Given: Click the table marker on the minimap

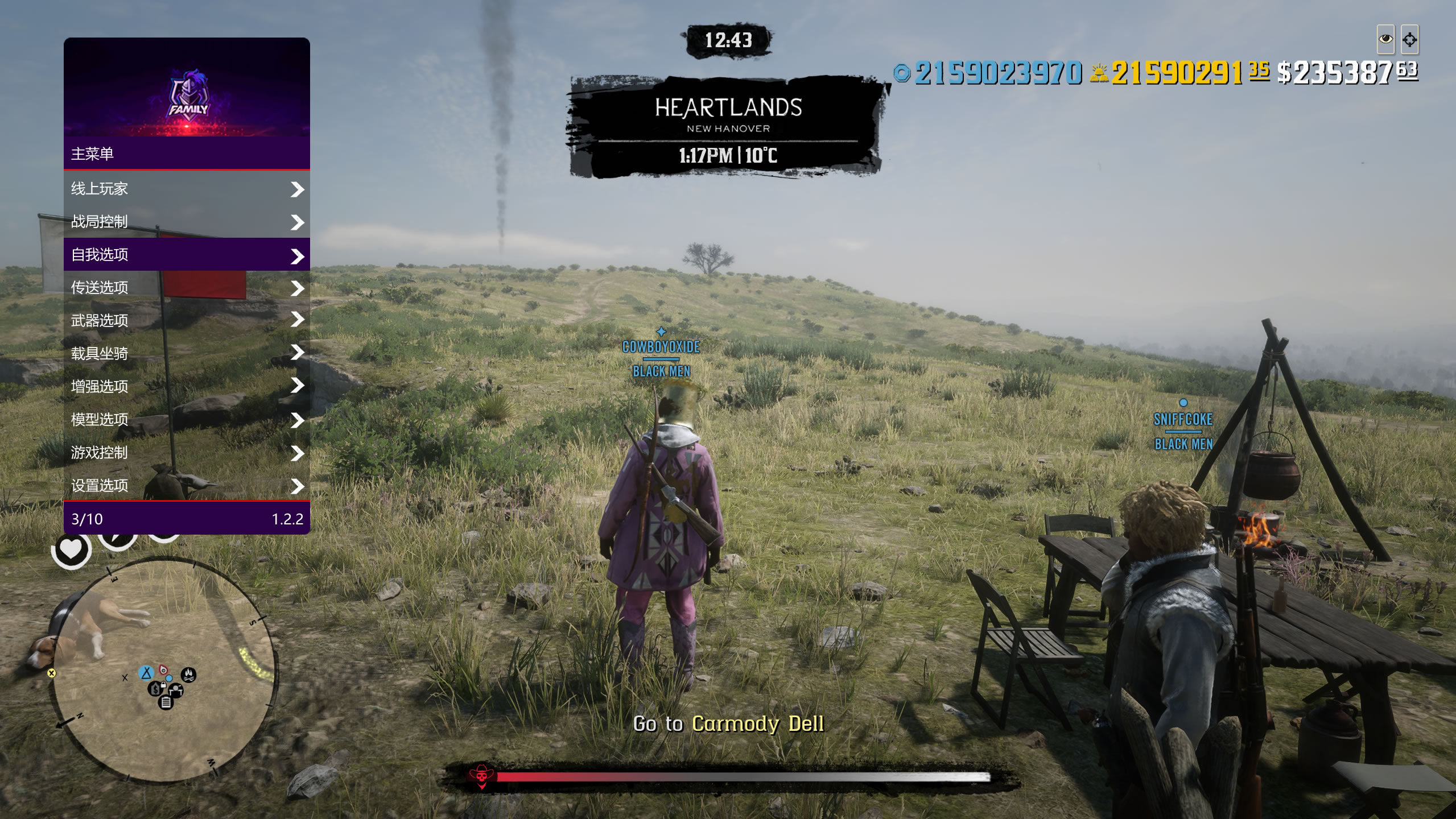Looking at the screenshot, I should click(176, 690).
